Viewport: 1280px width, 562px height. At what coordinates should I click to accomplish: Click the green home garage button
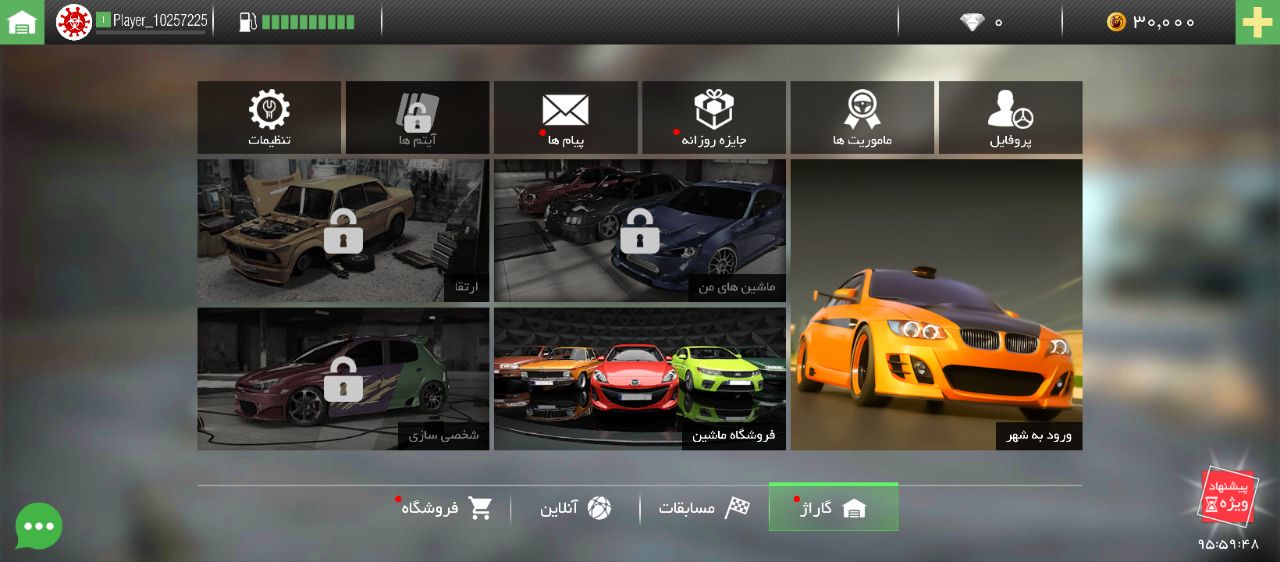(x=22, y=22)
